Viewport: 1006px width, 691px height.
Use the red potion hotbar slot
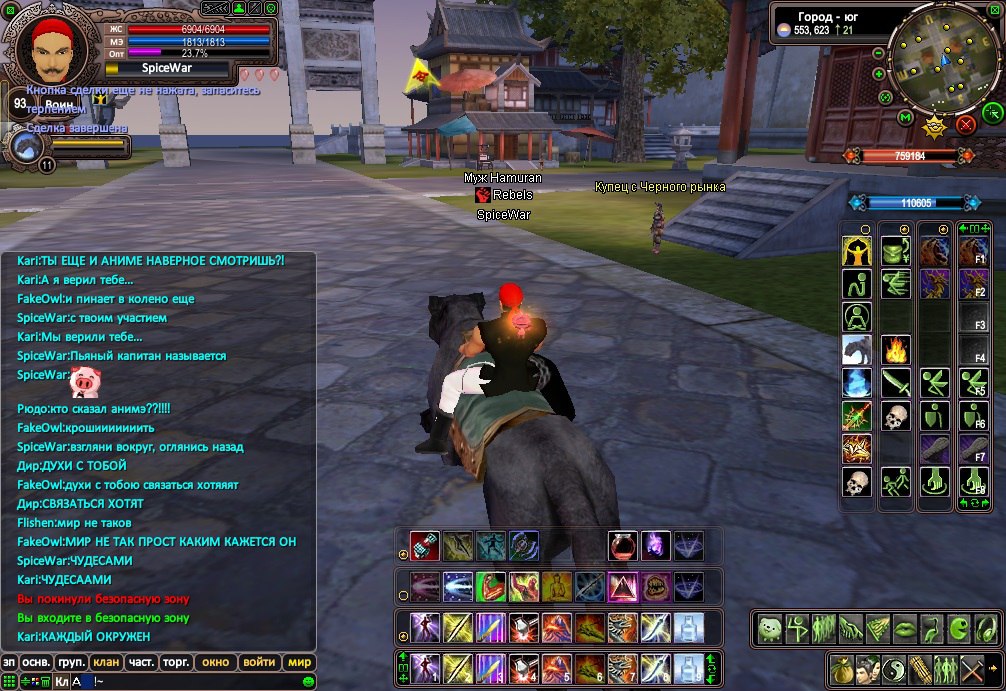point(622,546)
